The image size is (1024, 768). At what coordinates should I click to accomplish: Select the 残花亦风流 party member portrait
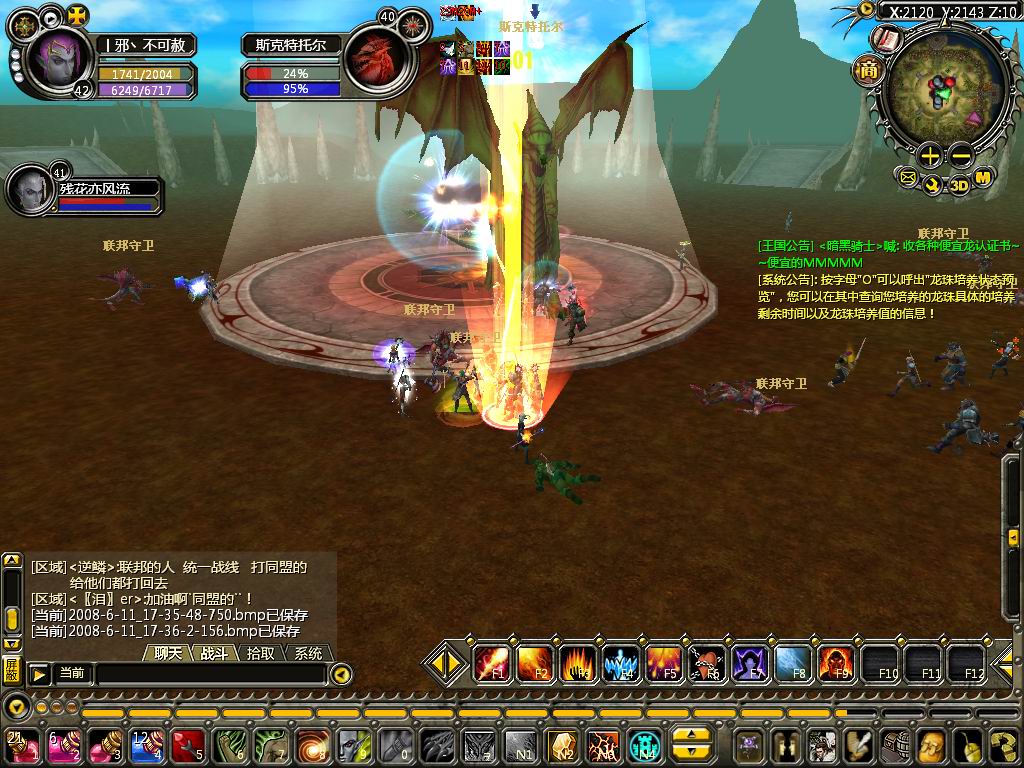point(32,188)
